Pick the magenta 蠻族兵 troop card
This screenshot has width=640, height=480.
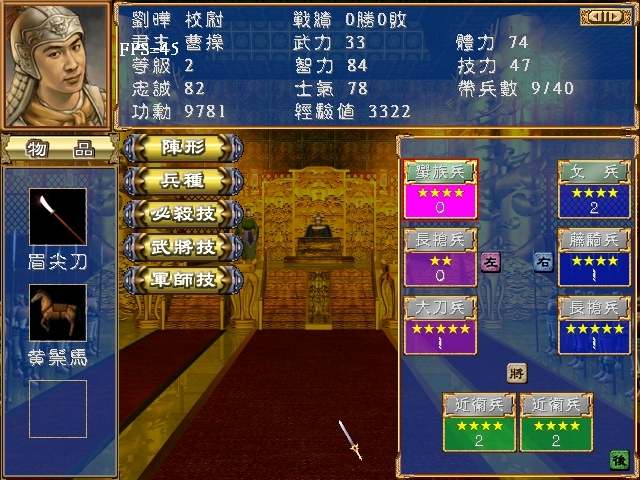(x=441, y=189)
